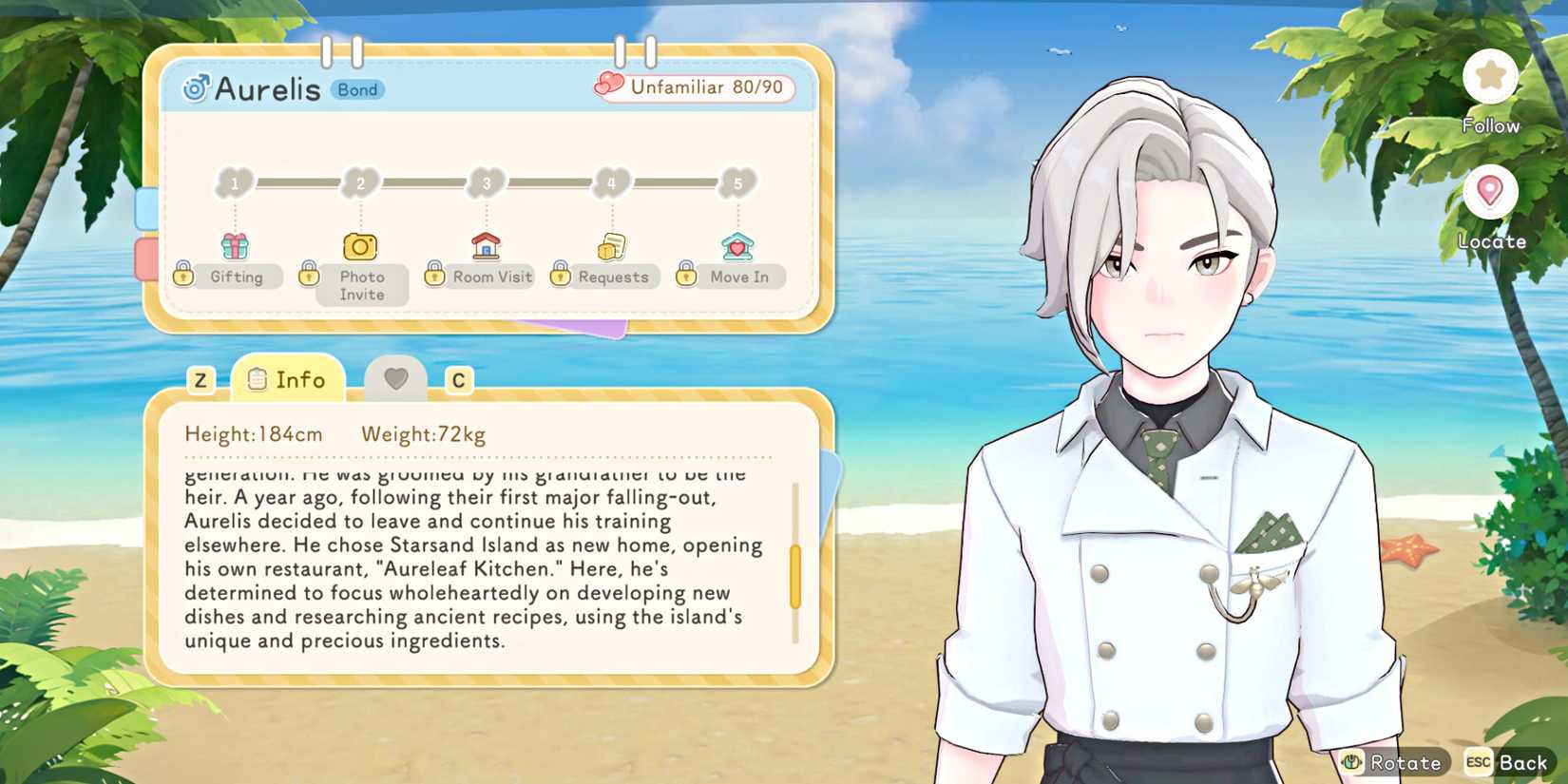Open the Photo Invite camera icon
This screenshot has width=1568, height=784.
359,247
